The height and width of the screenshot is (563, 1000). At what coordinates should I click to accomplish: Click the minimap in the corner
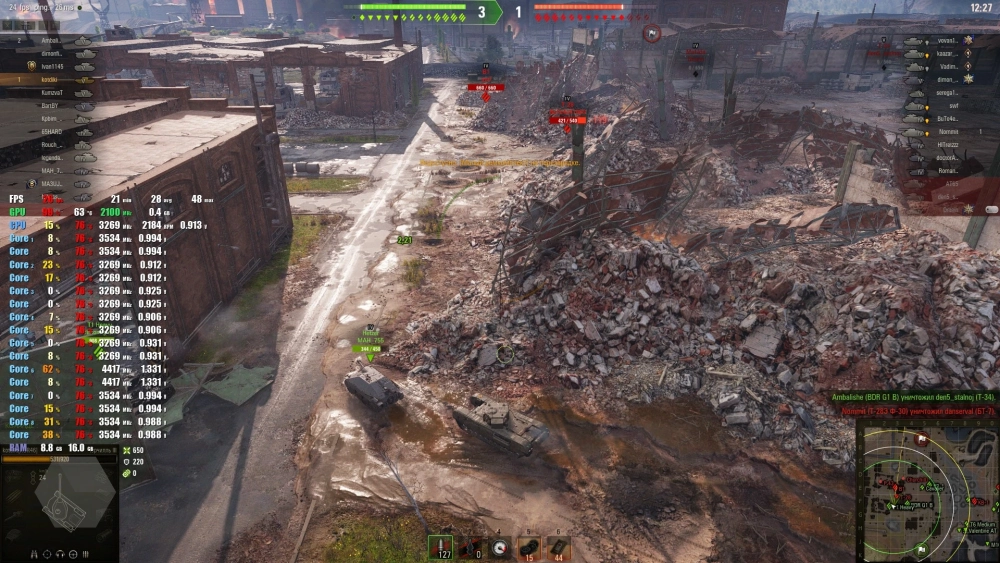click(927, 490)
